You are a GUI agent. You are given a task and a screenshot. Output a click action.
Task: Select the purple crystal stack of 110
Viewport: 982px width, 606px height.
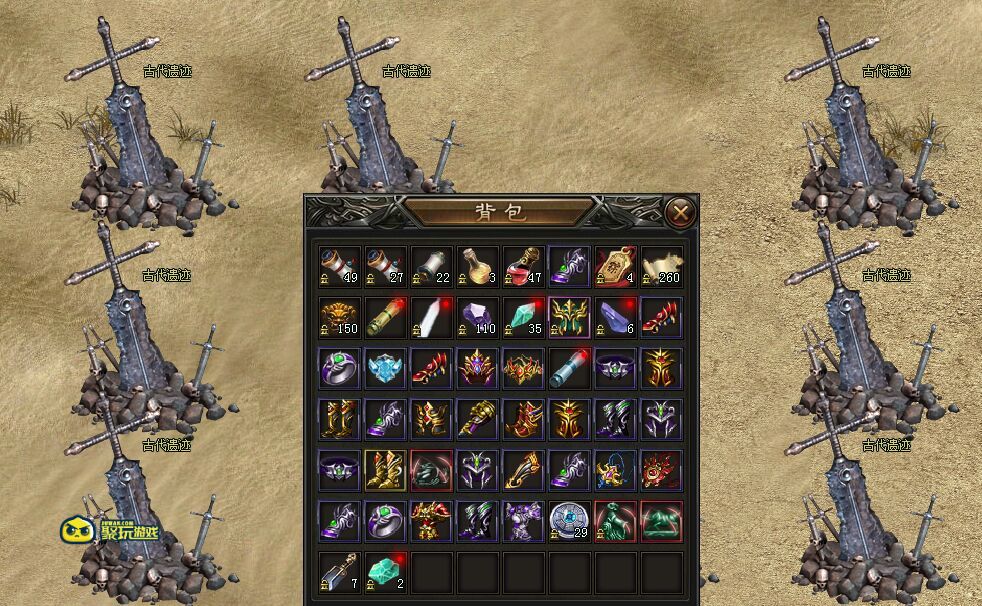(x=478, y=317)
